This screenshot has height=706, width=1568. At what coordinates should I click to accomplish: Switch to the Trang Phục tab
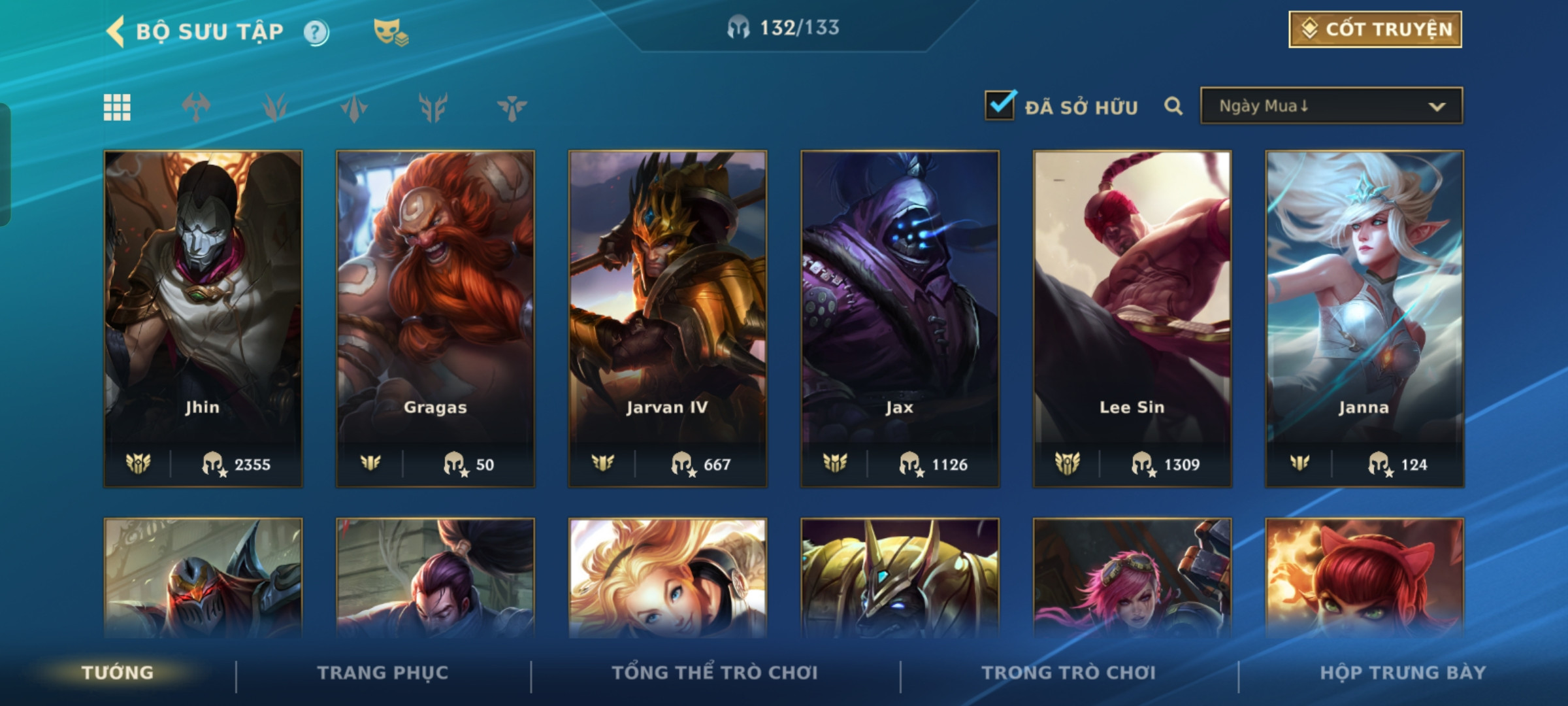383,672
